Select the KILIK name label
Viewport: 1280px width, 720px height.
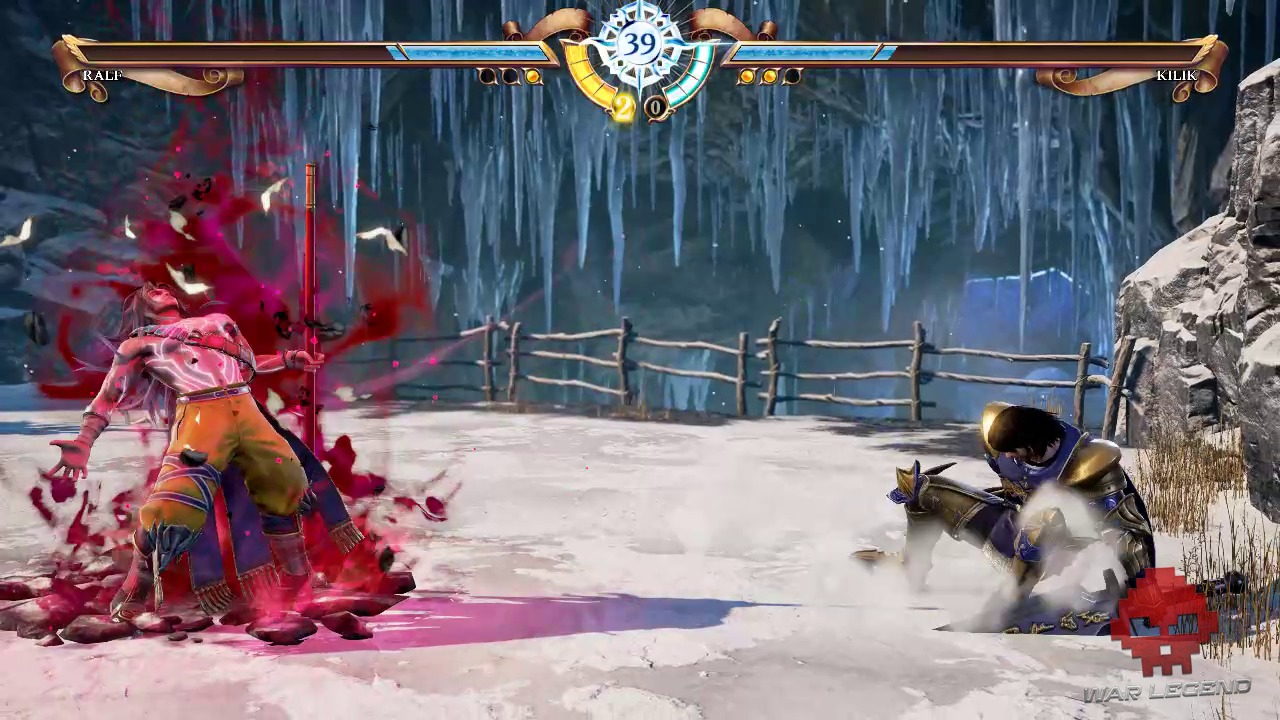[1177, 75]
